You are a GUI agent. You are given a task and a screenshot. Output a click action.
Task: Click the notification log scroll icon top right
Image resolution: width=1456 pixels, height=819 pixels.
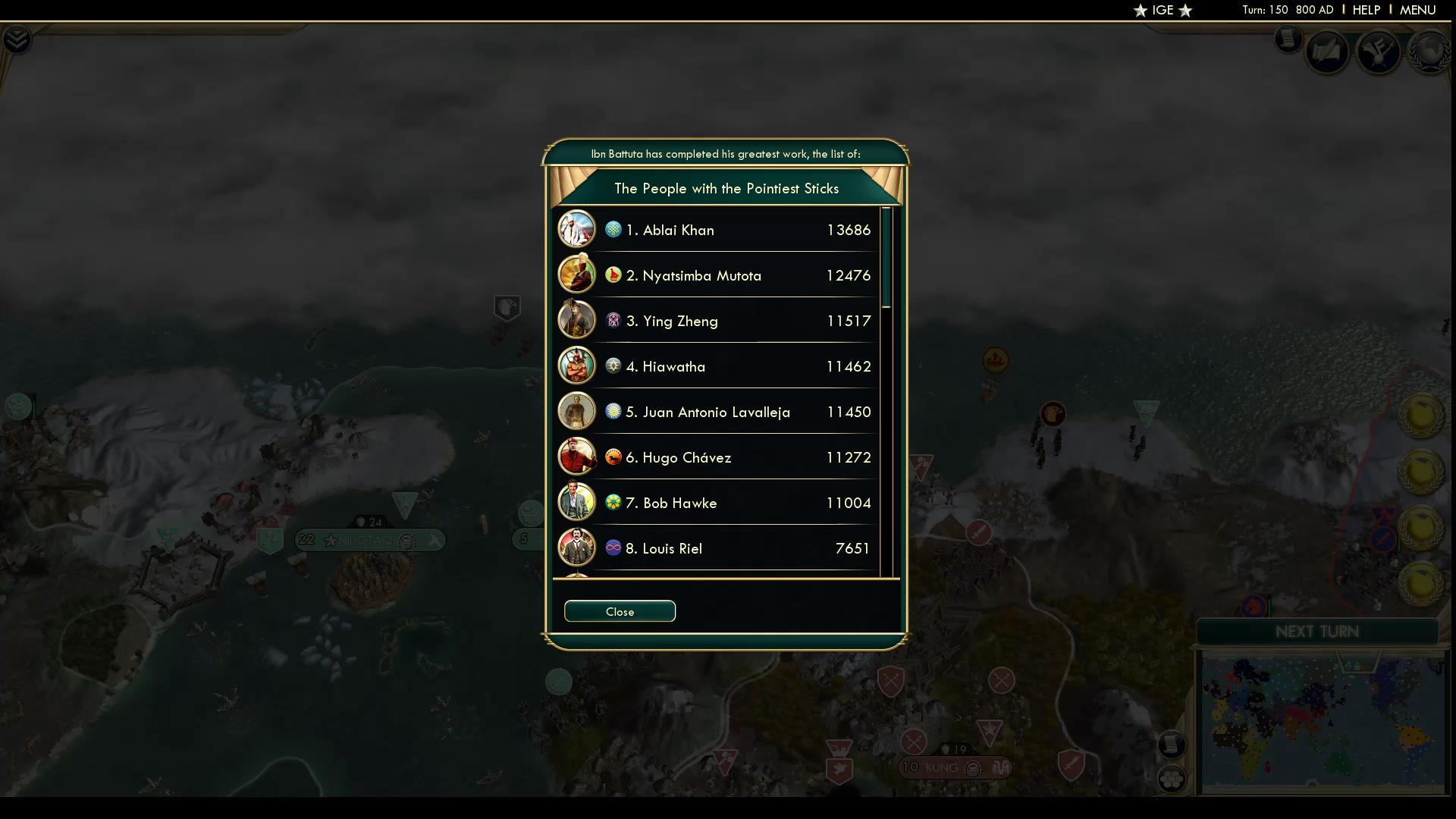(1288, 39)
